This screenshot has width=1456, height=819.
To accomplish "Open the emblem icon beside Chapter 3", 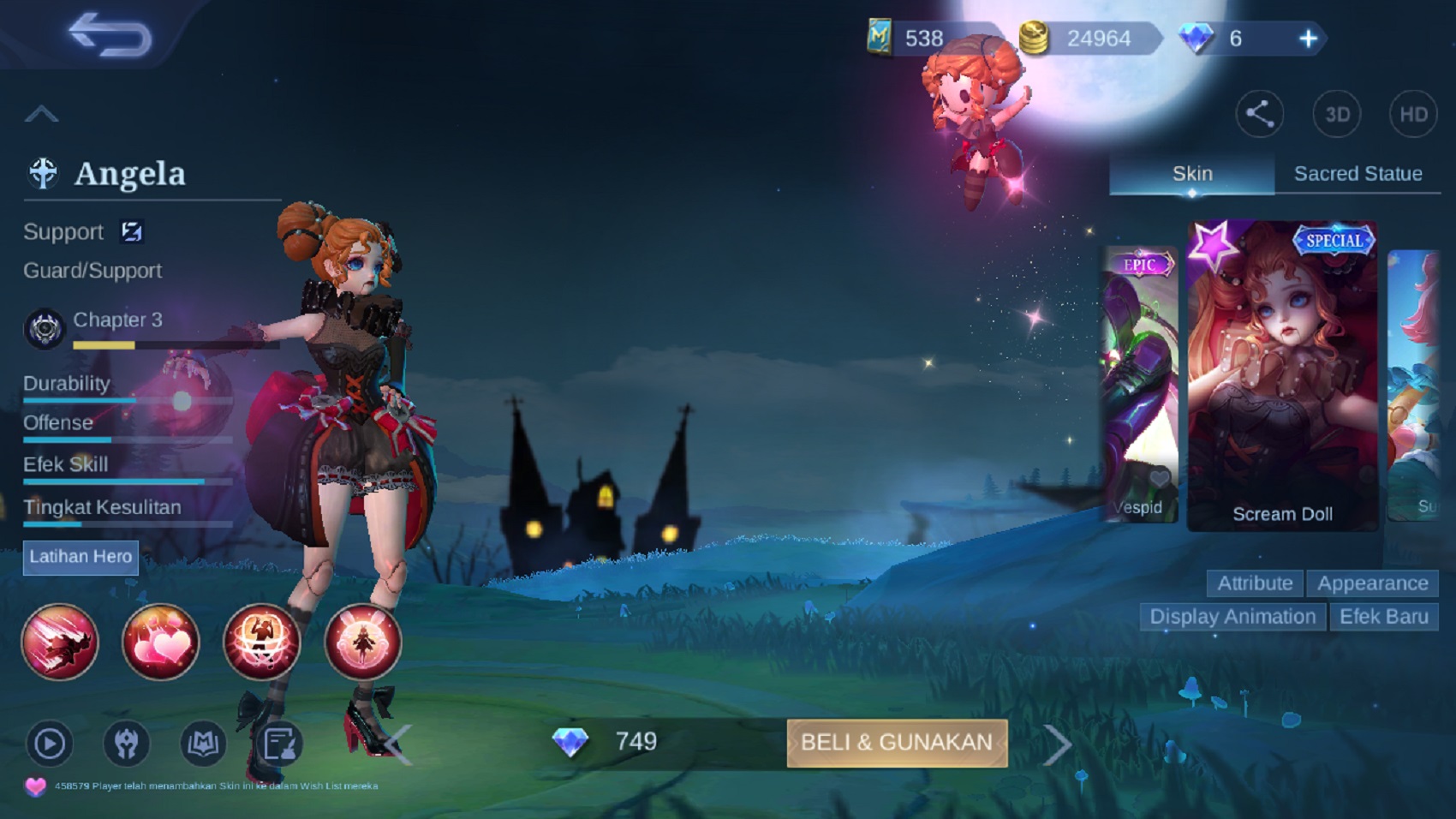I will (43, 326).
